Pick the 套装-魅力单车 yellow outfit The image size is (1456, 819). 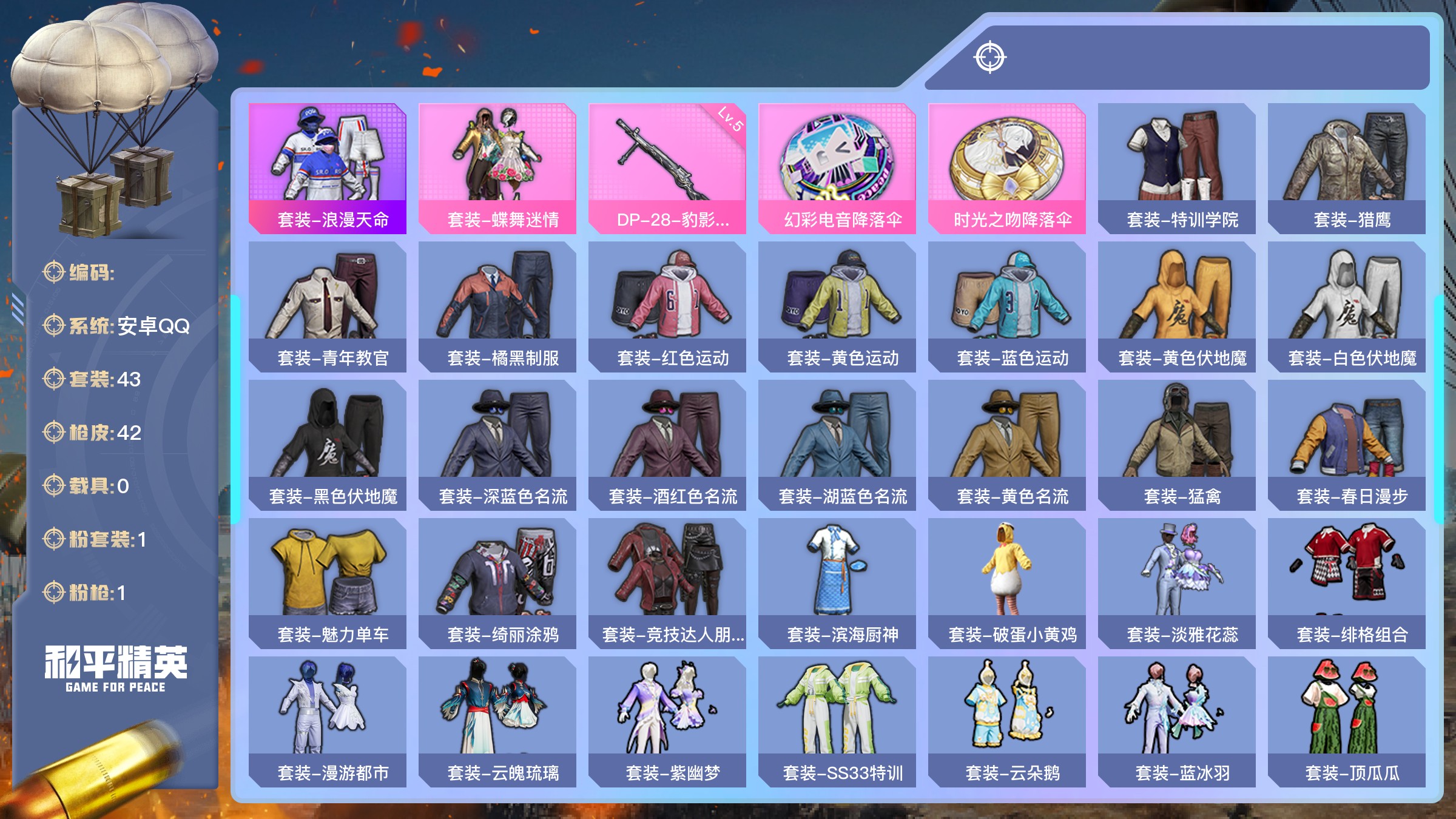328,583
